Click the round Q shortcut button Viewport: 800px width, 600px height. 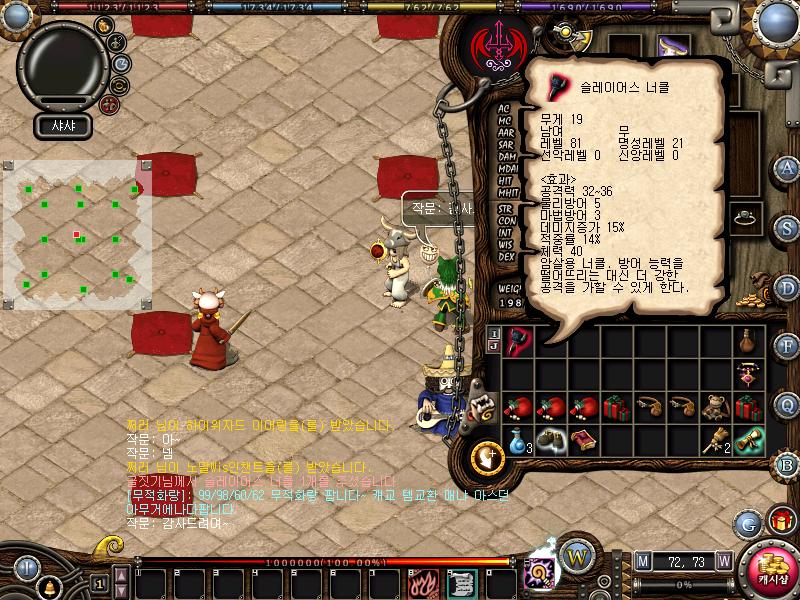(787, 404)
